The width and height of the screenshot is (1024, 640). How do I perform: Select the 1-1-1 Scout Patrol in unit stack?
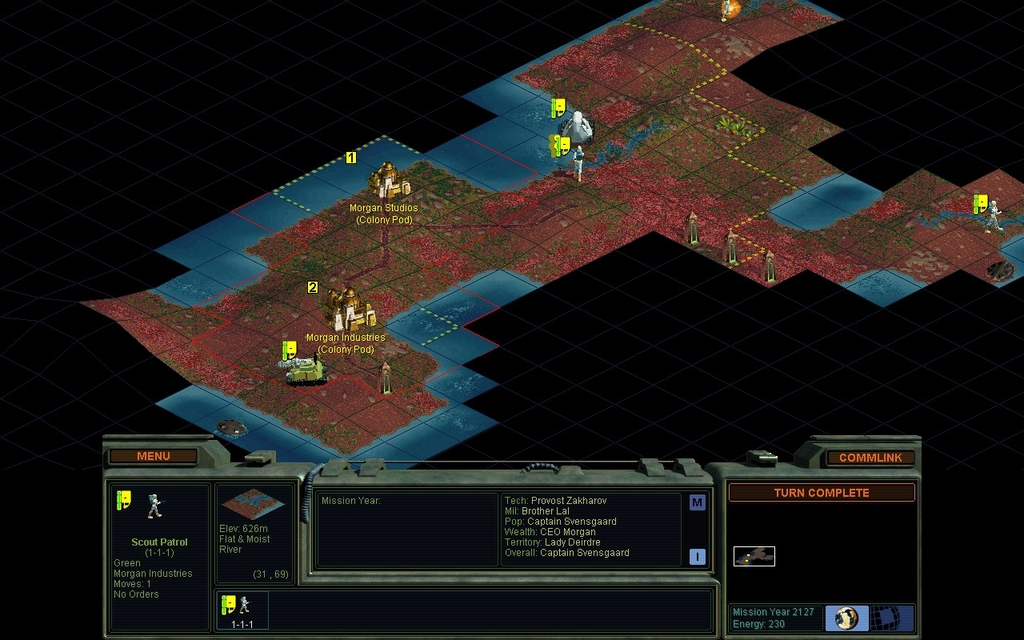pyautogui.click(x=241, y=609)
